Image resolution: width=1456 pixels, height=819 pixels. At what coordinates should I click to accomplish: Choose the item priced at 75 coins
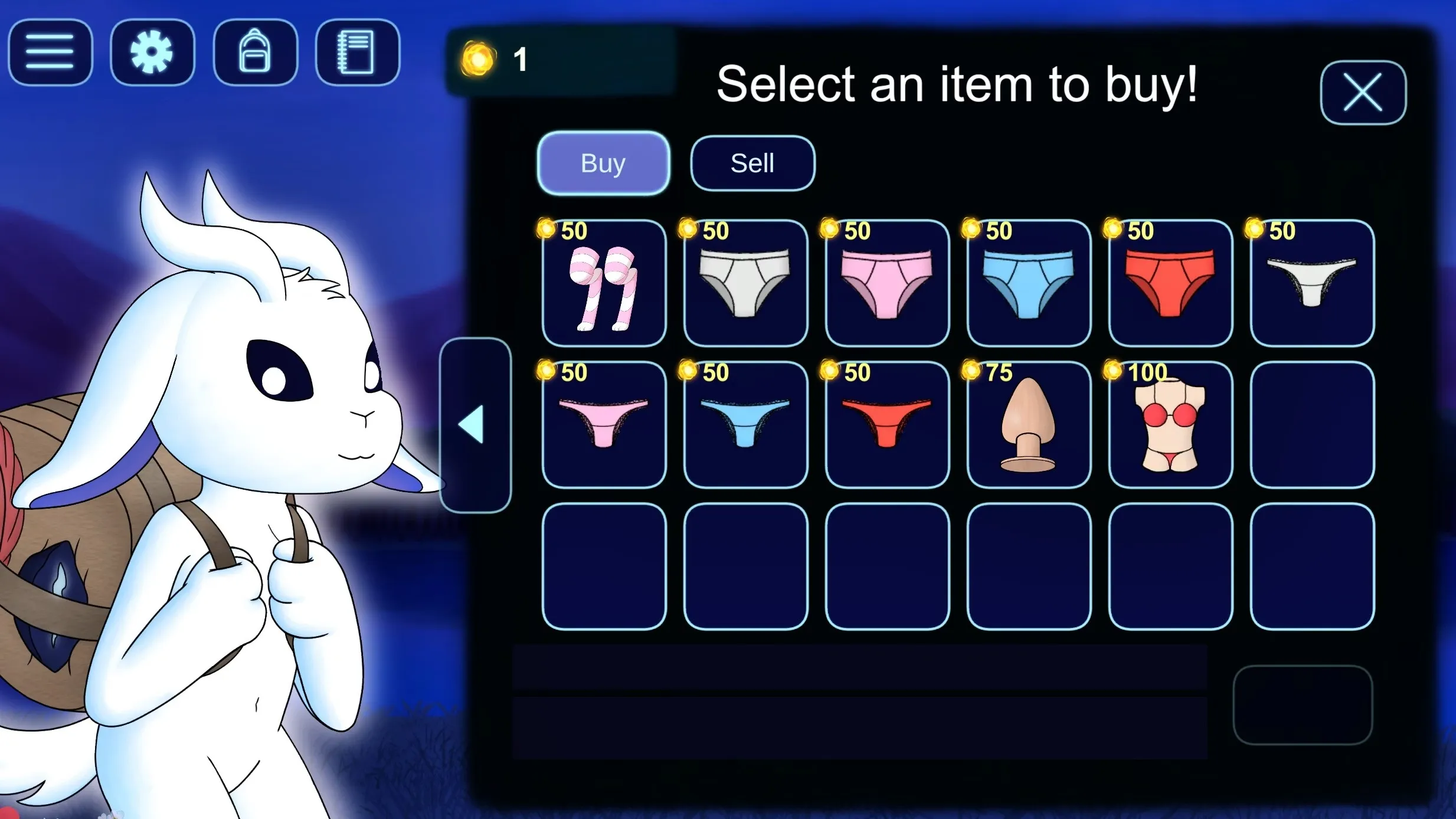coord(1029,425)
